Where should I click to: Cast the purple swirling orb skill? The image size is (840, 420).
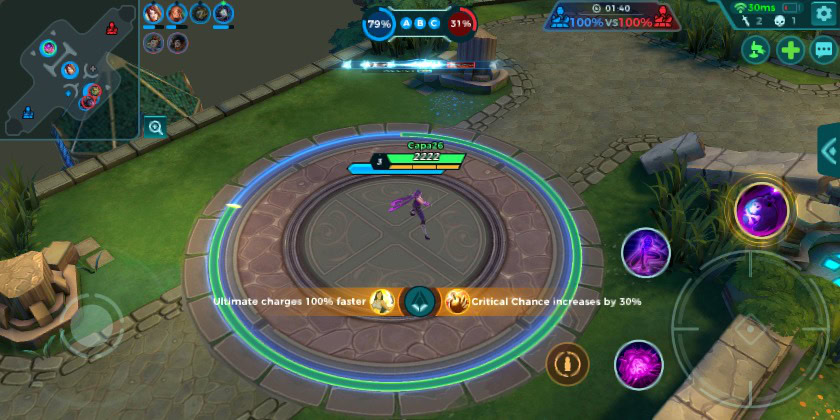[639, 364]
